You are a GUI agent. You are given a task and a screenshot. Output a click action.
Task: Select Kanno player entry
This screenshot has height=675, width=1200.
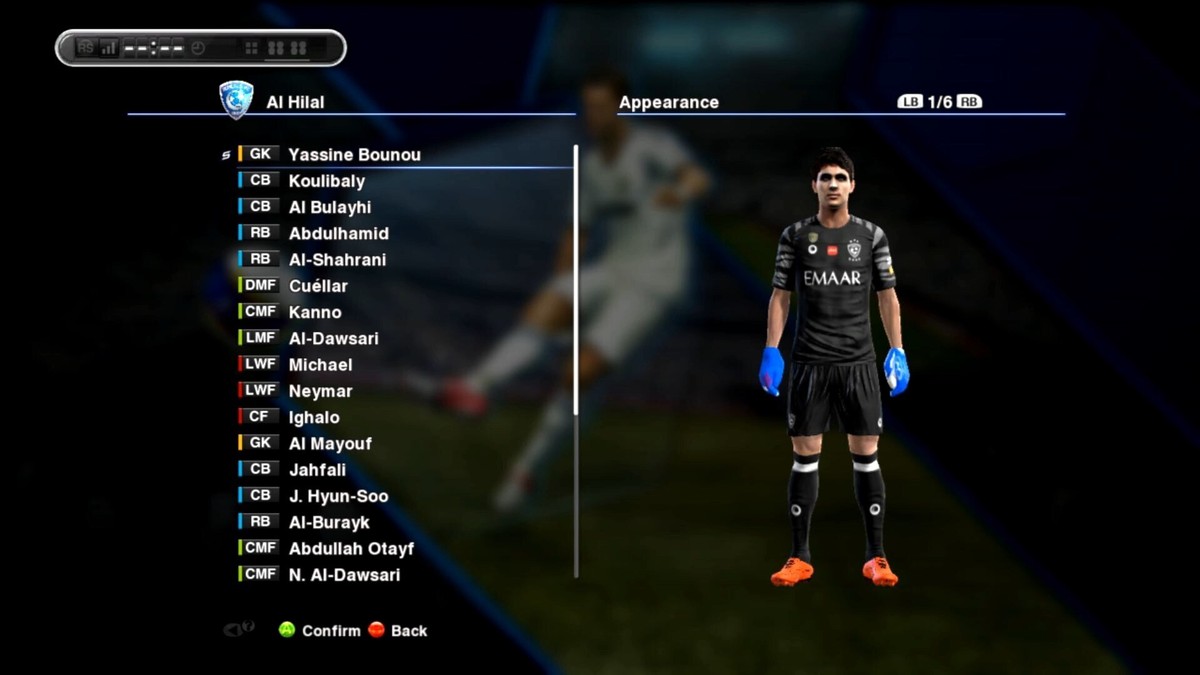coord(314,312)
